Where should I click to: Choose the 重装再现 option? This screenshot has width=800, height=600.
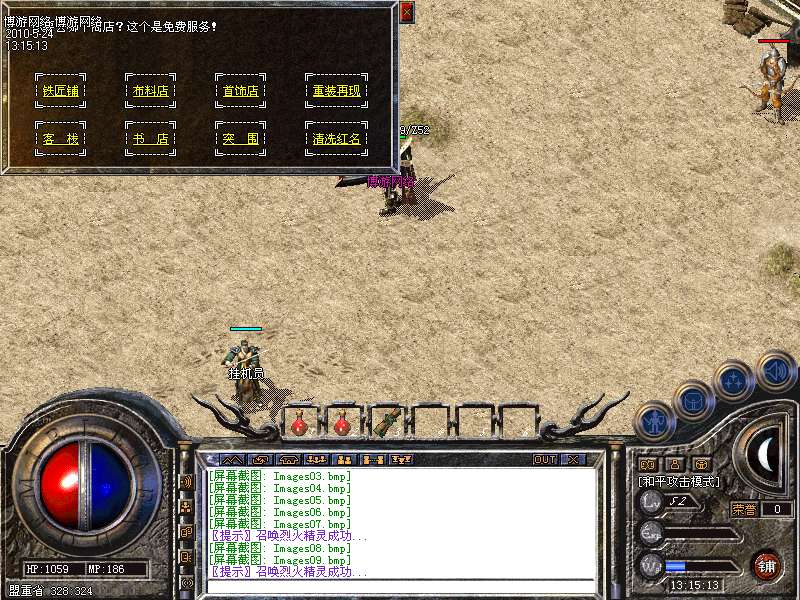(336, 91)
